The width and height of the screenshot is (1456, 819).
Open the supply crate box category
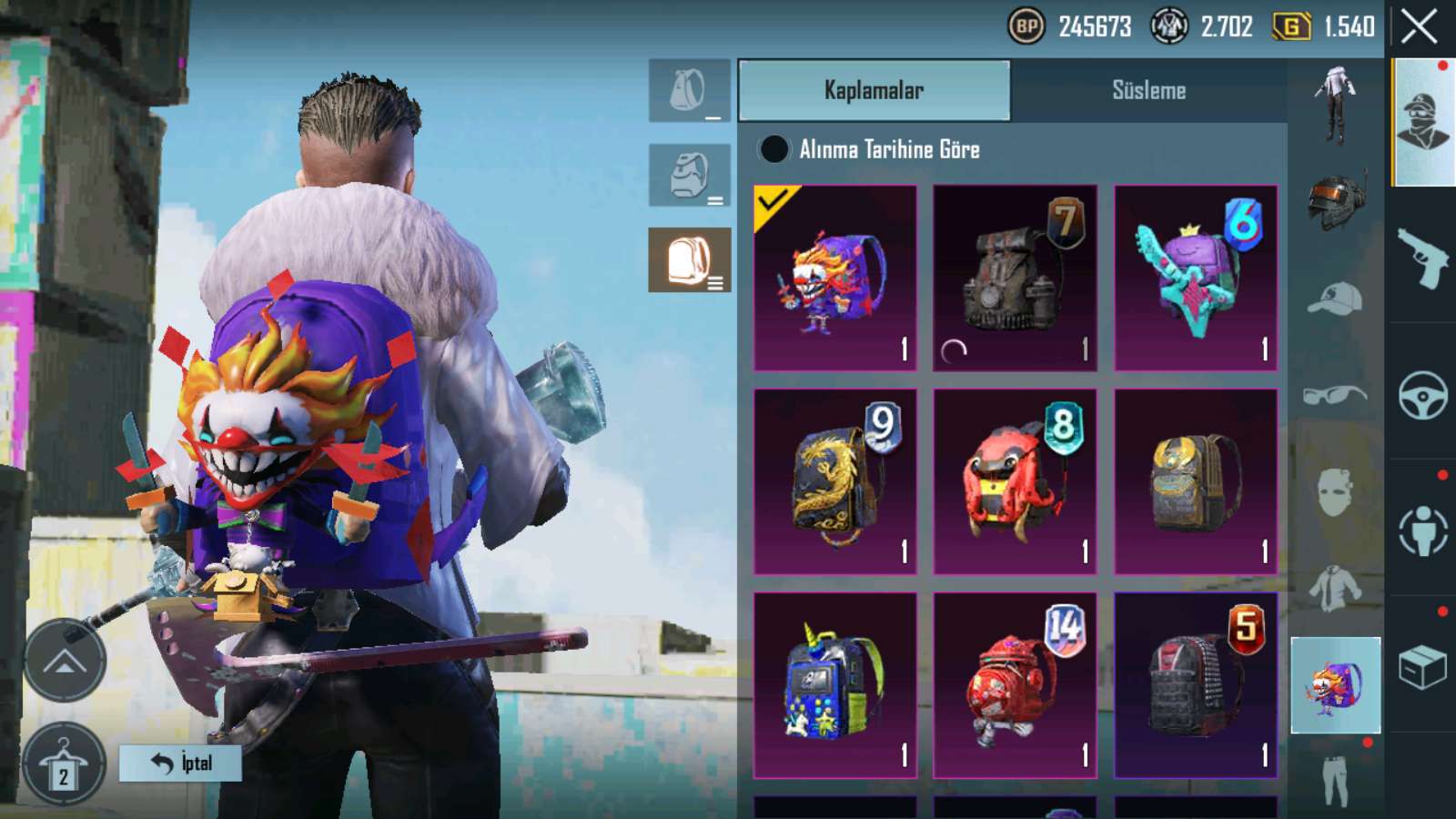coord(1423,668)
